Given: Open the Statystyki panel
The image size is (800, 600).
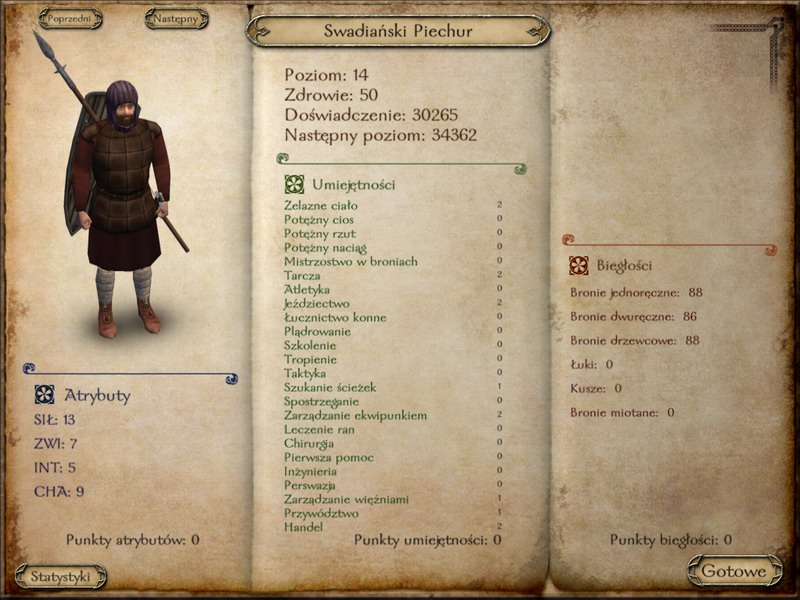Looking at the screenshot, I should pos(61,577).
